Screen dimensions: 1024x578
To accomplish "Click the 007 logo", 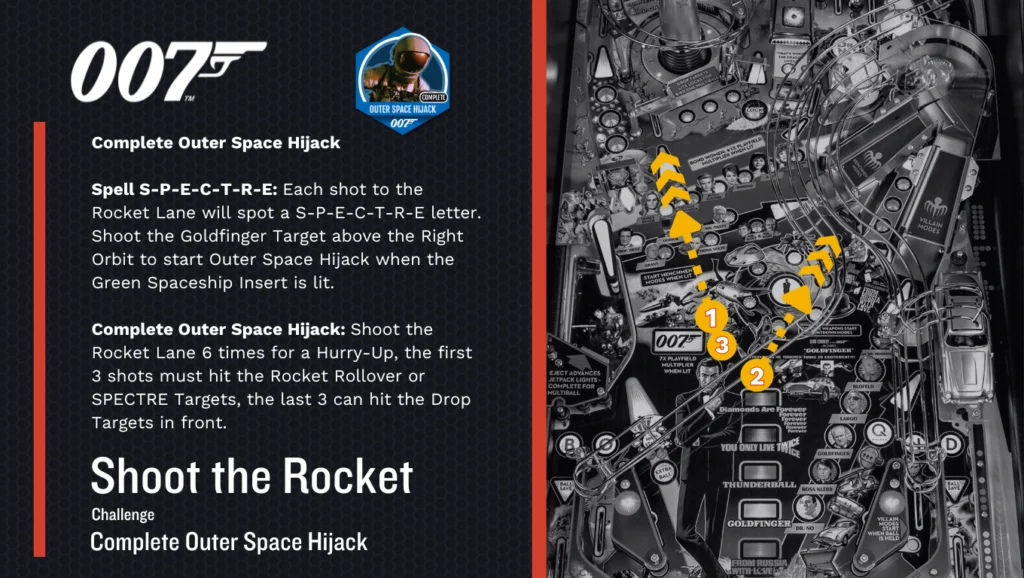I will click(x=167, y=72).
